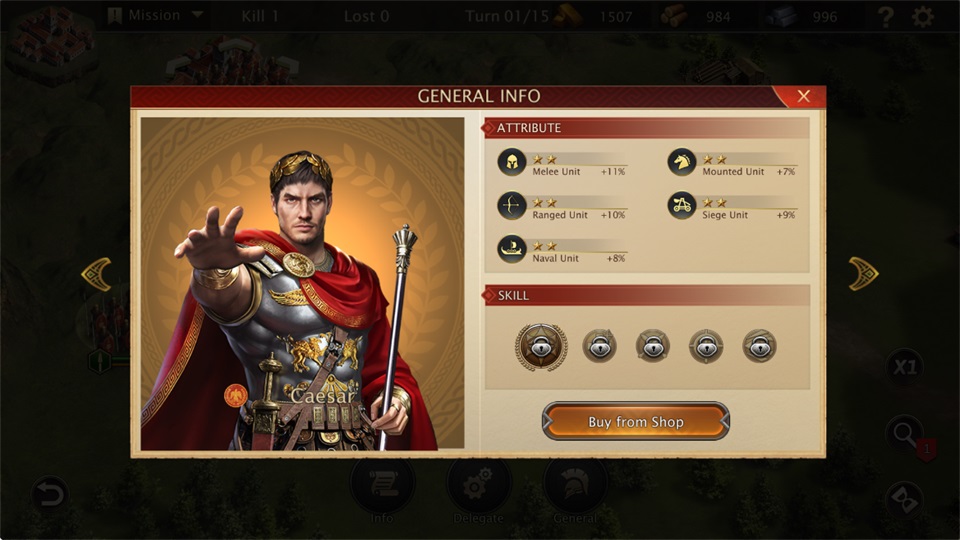Show the next general with right arrow
The height and width of the screenshot is (540, 960).
863,274
